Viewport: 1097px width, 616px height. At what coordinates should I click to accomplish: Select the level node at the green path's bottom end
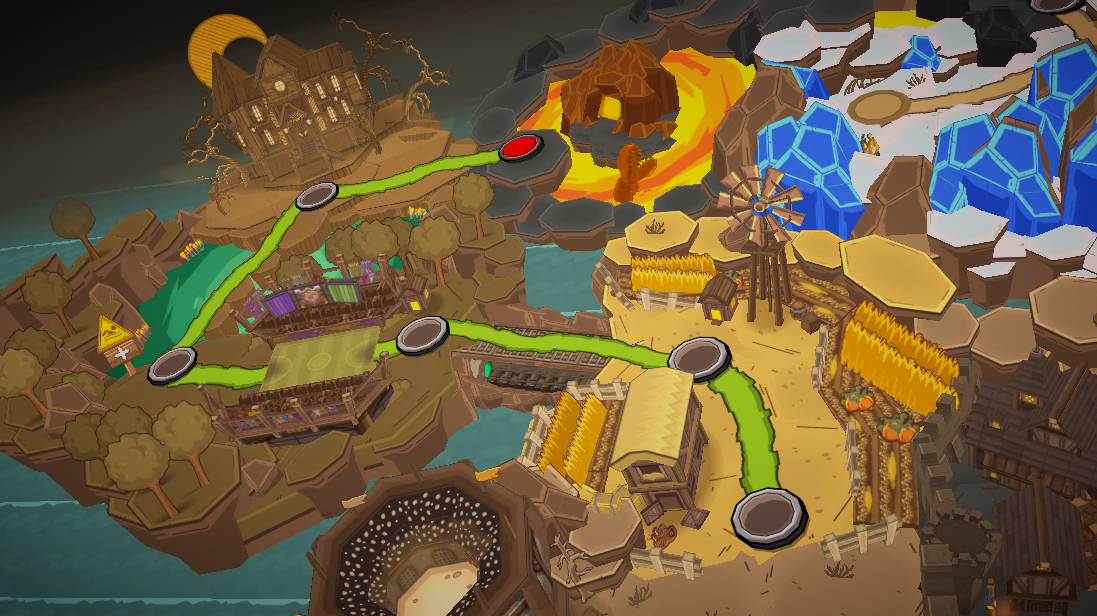pyautogui.click(x=768, y=514)
